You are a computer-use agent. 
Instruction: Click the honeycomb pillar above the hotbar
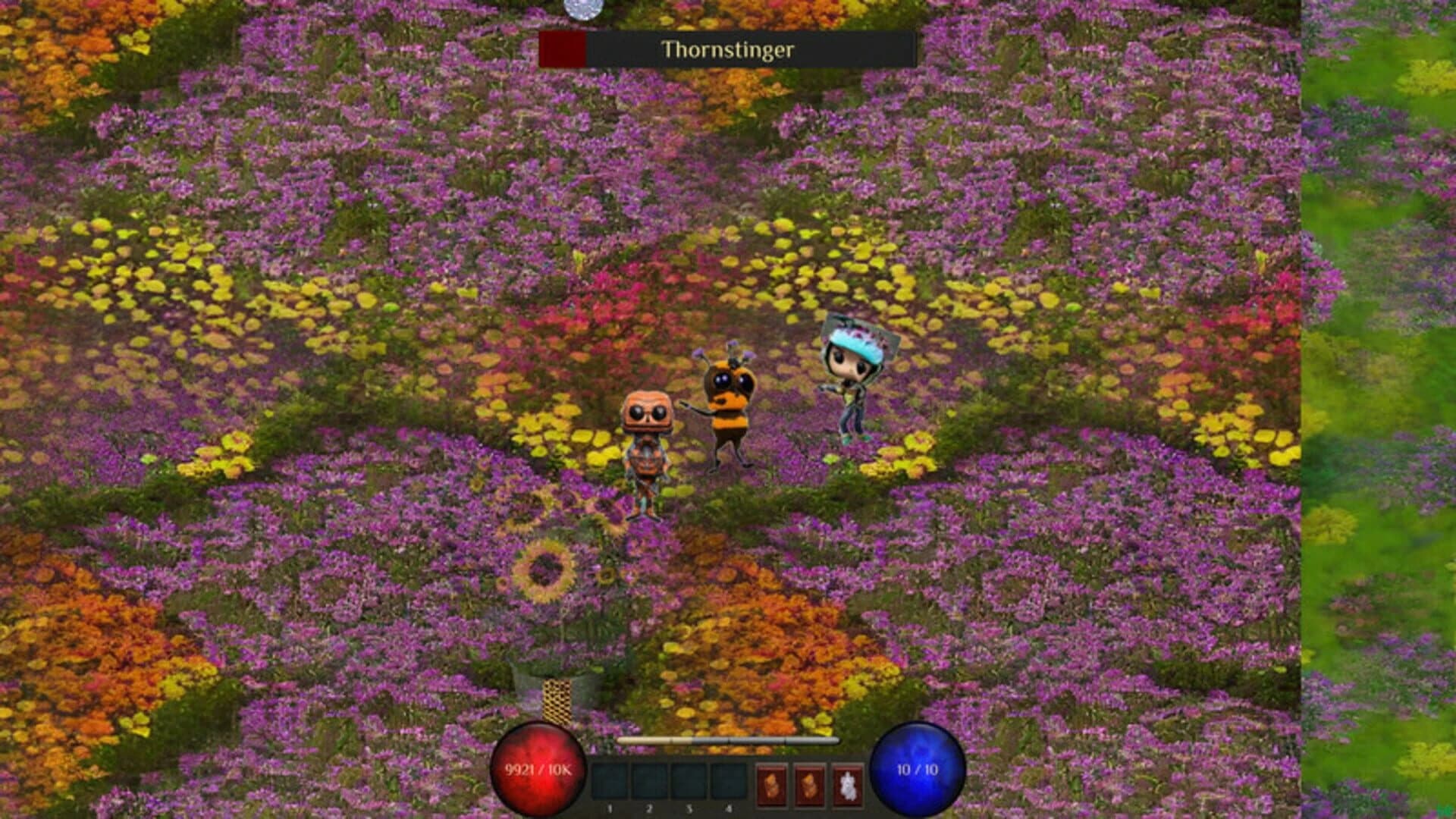[x=559, y=699]
